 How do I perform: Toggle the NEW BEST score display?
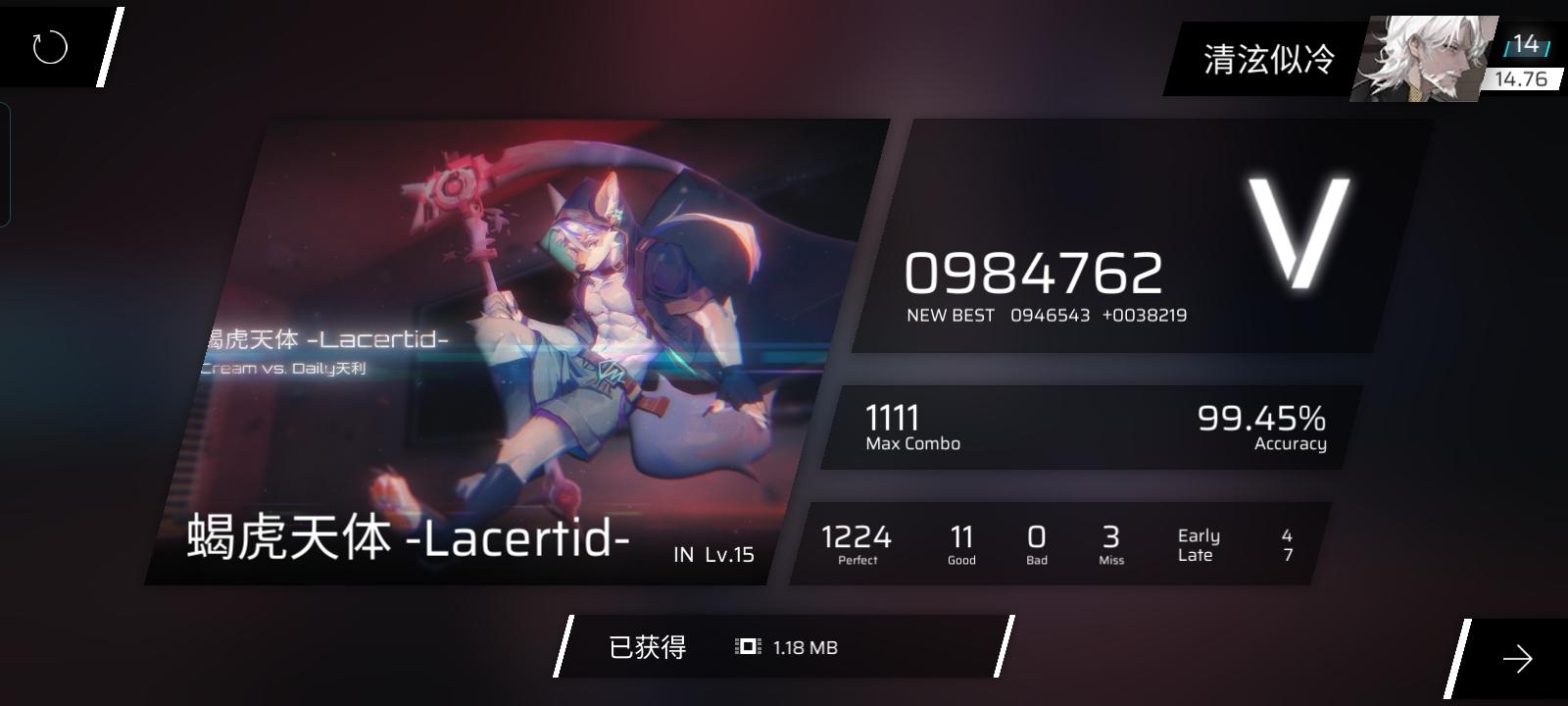pyautogui.click(x=1045, y=315)
